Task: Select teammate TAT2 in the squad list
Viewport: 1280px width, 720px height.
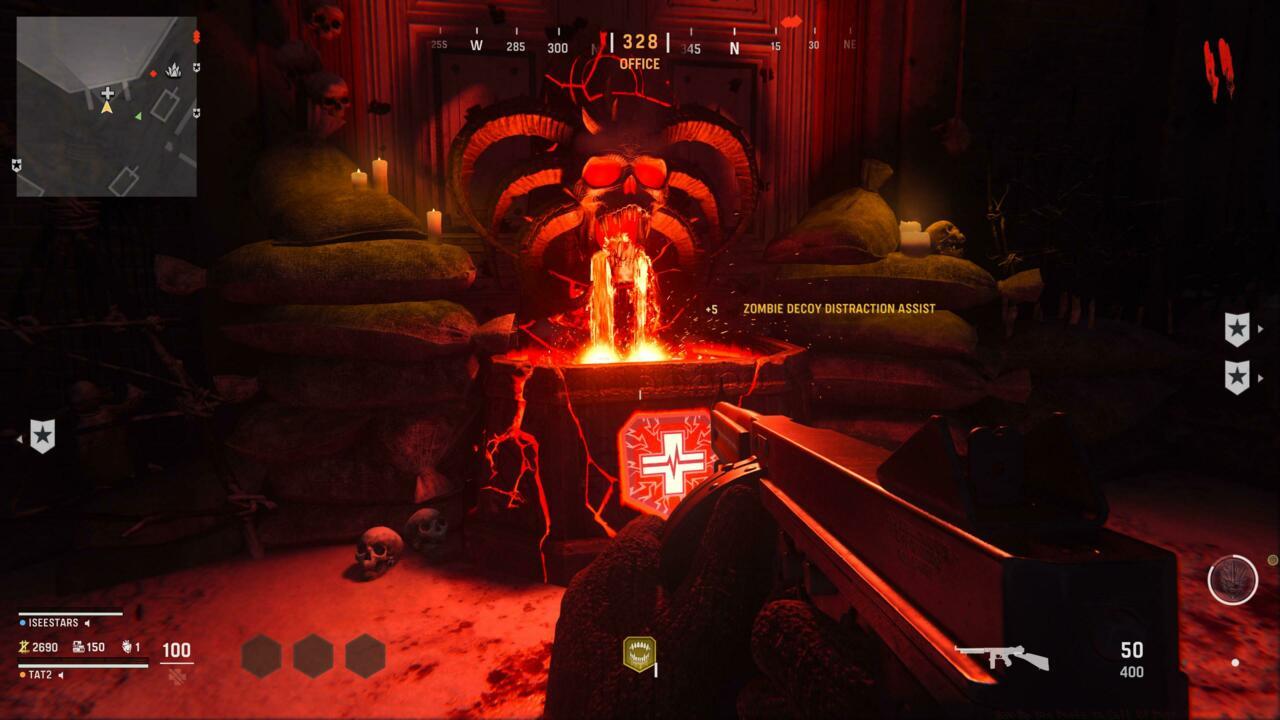Action: (40, 675)
